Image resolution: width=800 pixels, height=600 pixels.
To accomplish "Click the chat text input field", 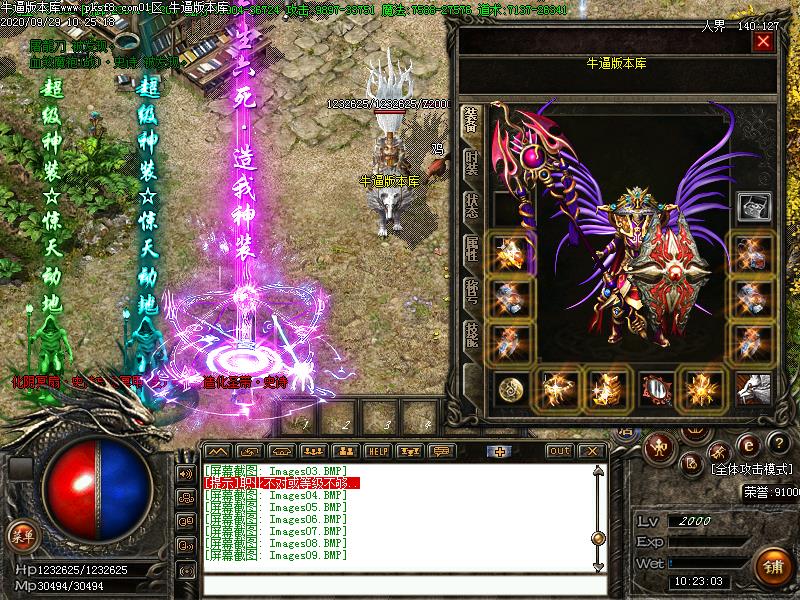I will tap(400, 586).
